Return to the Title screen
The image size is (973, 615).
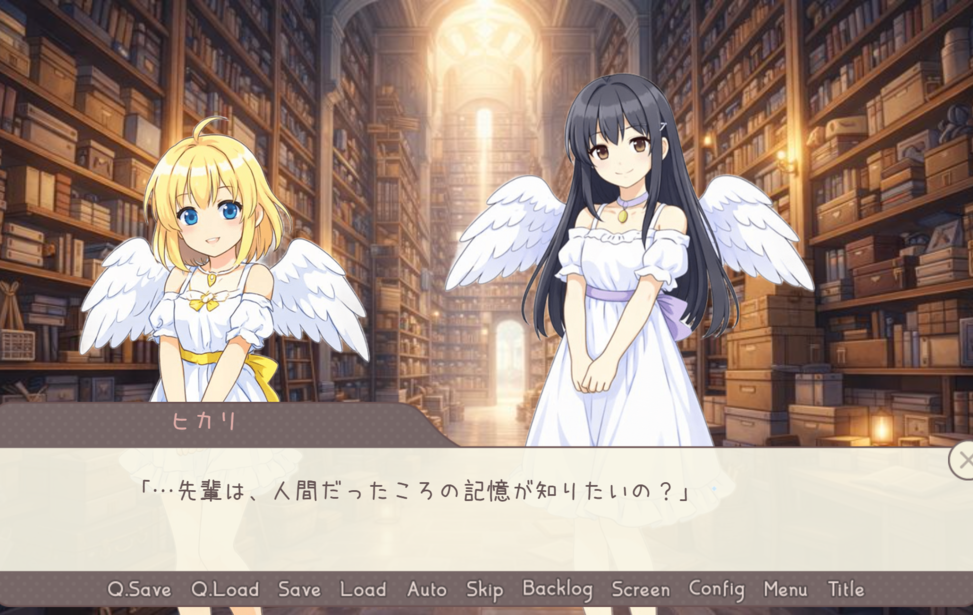[846, 589]
